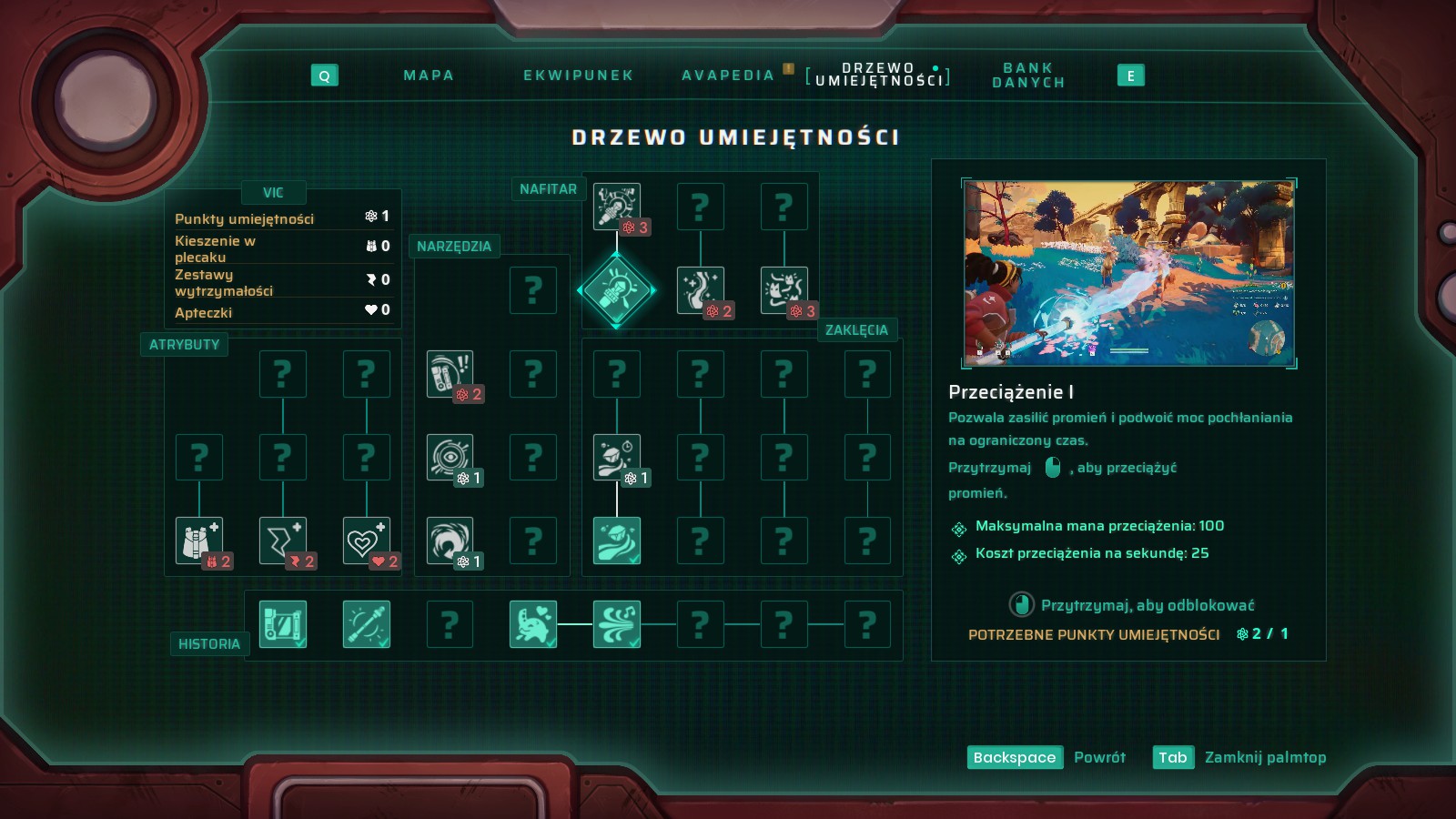Screen dimensions: 1456x819
Task: Open the Mapa tab
Action: pos(429,76)
